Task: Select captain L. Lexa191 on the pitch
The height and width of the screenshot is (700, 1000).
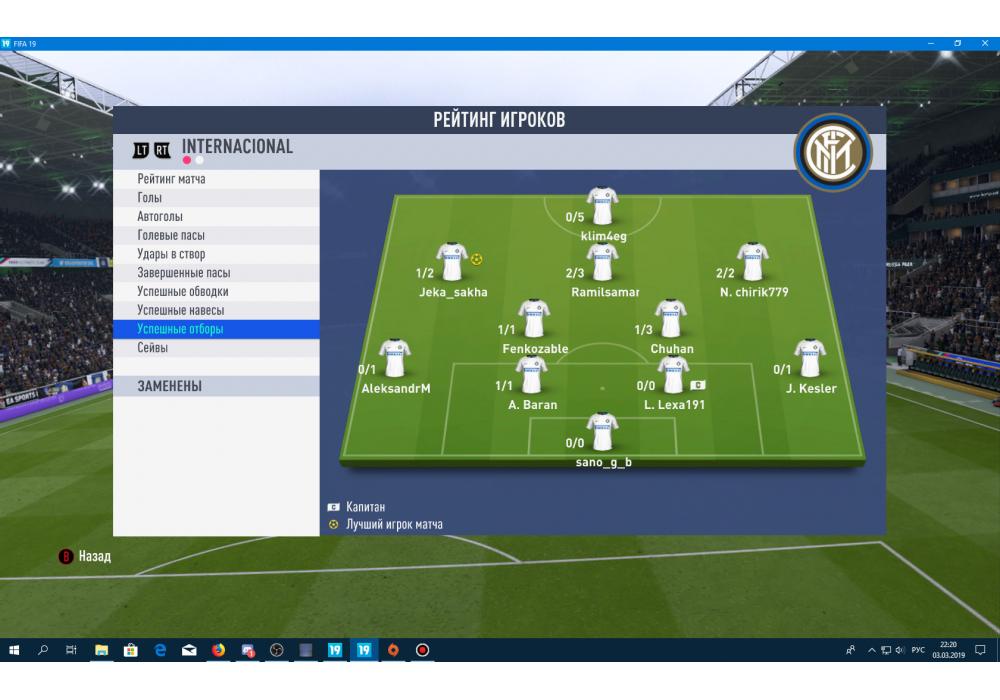Action: click(x=672, y=376)
